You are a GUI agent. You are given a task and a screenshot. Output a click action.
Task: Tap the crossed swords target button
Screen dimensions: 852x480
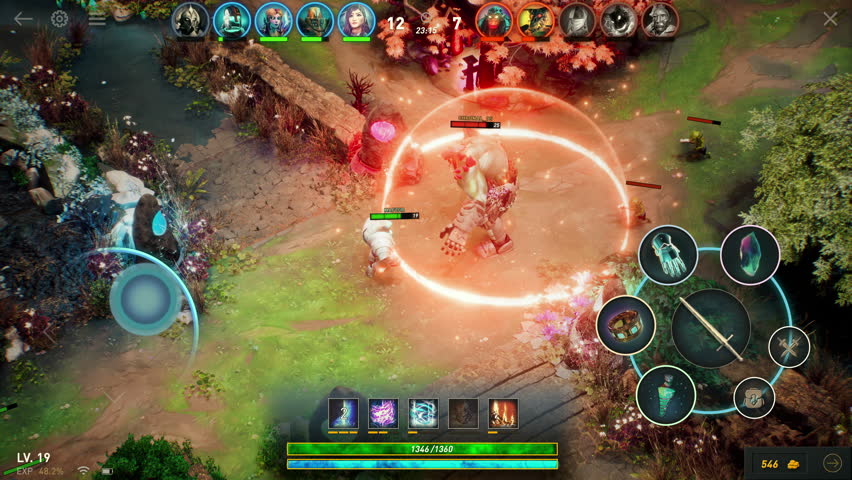789,347
